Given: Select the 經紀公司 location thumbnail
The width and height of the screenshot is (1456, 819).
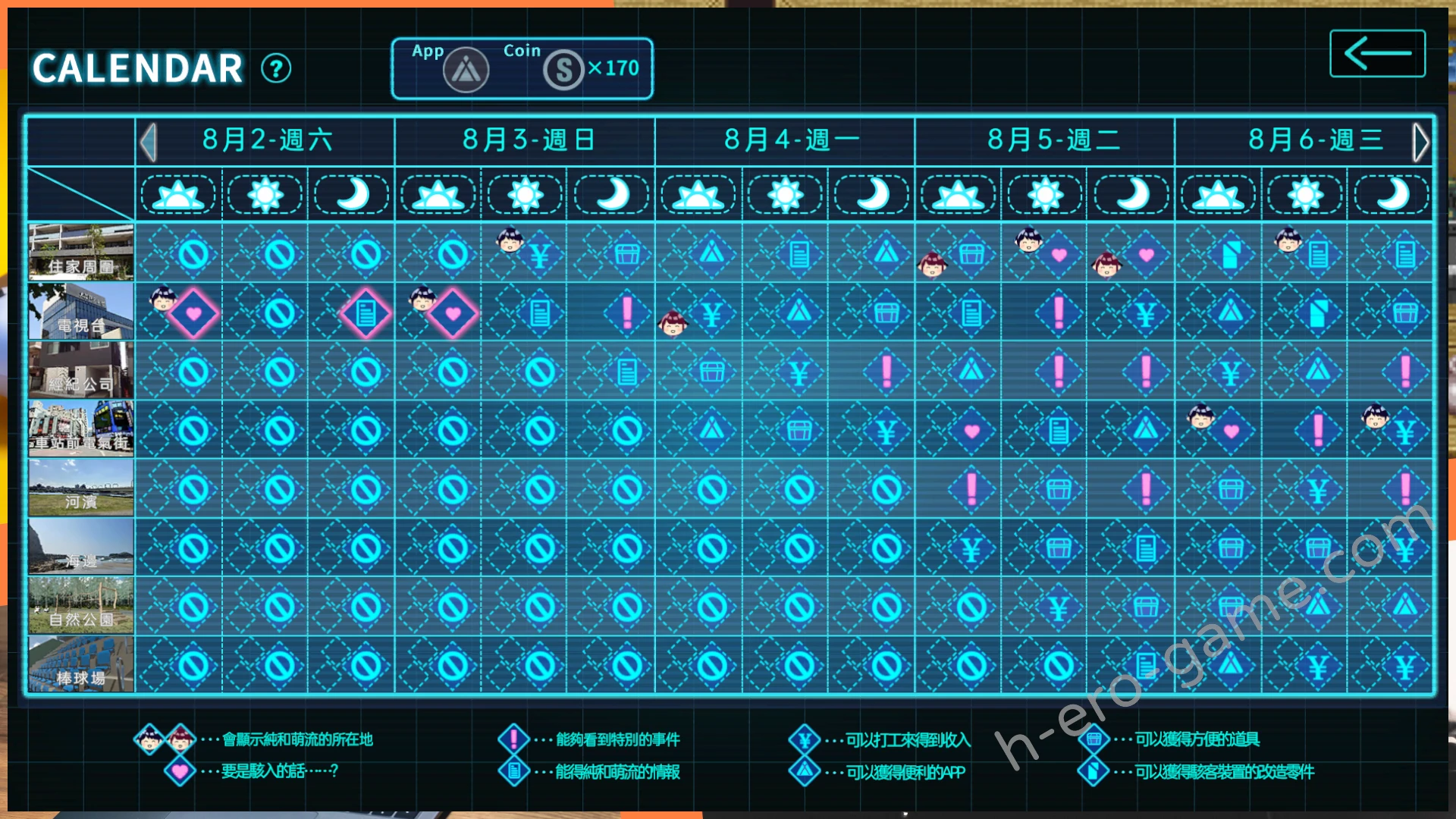Looking at the screenshot, I should tap(81, 370).
